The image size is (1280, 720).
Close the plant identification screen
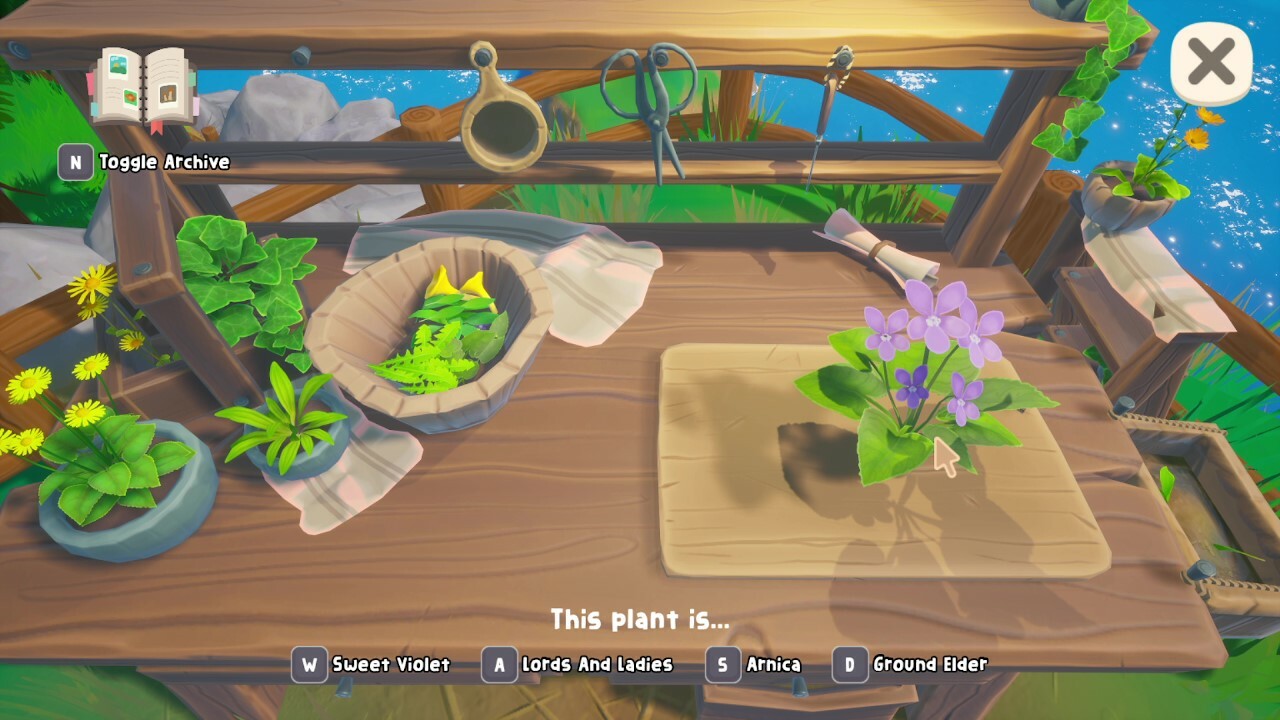pyautogui.click(x=1211, y=63)
